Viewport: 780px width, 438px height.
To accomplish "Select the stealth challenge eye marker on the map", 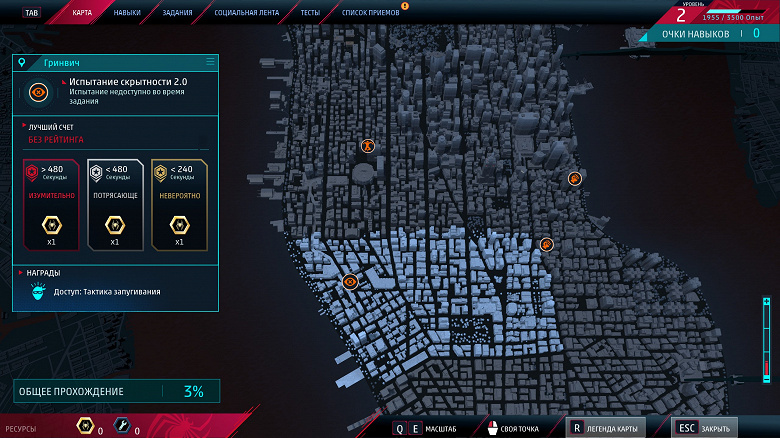I will click(350, 282).
